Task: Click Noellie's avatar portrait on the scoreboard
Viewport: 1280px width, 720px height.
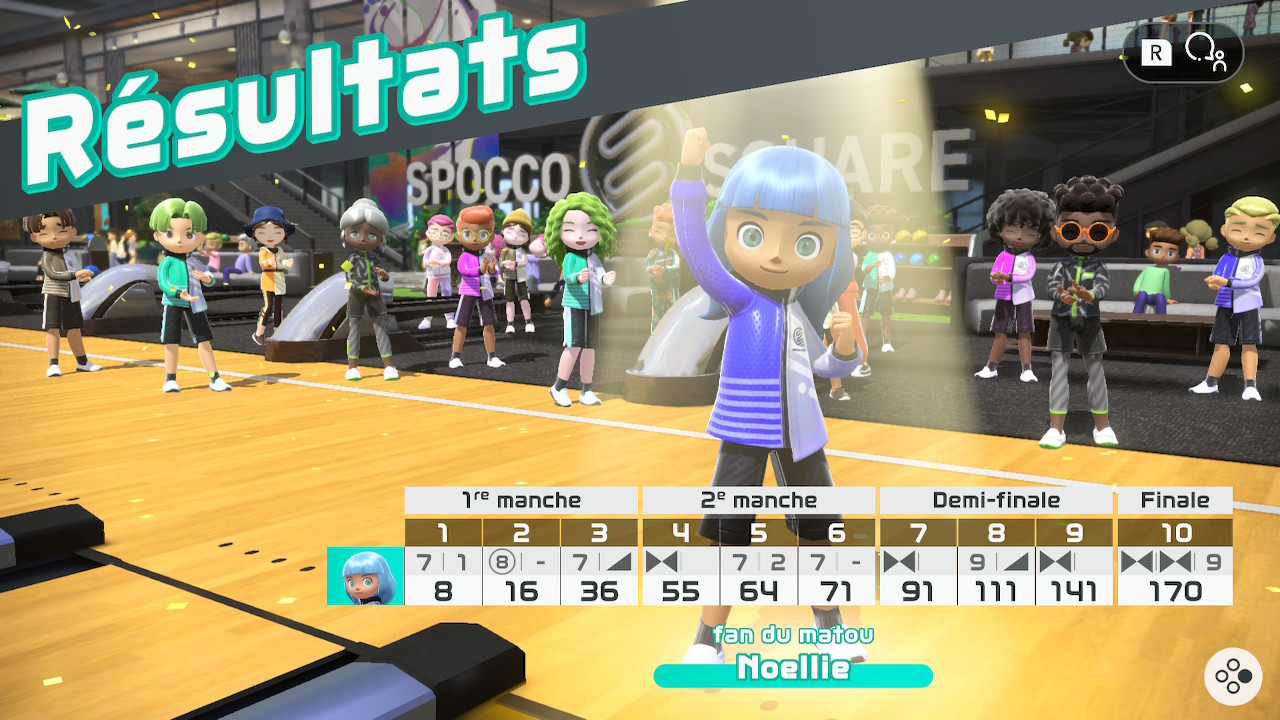Action: 363,576
